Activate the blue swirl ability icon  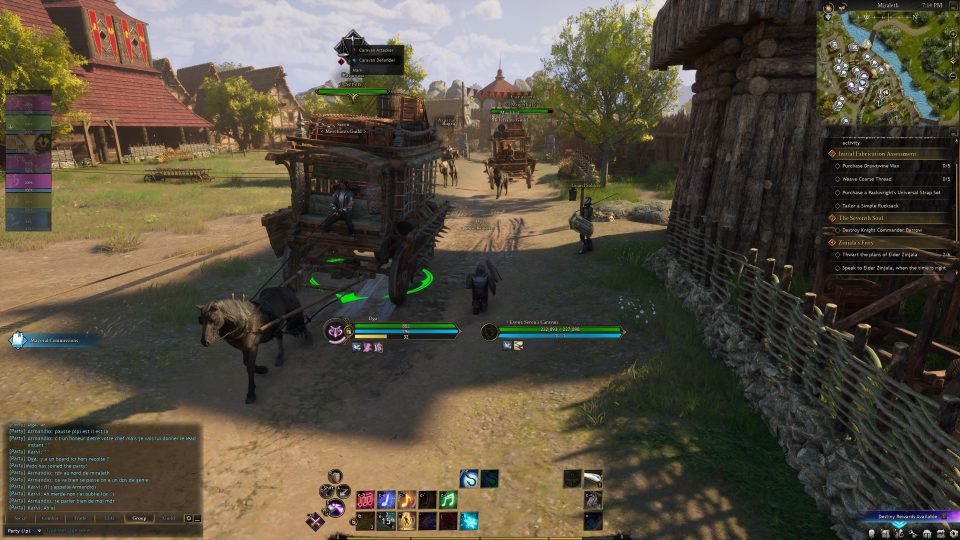pos(468,478)
